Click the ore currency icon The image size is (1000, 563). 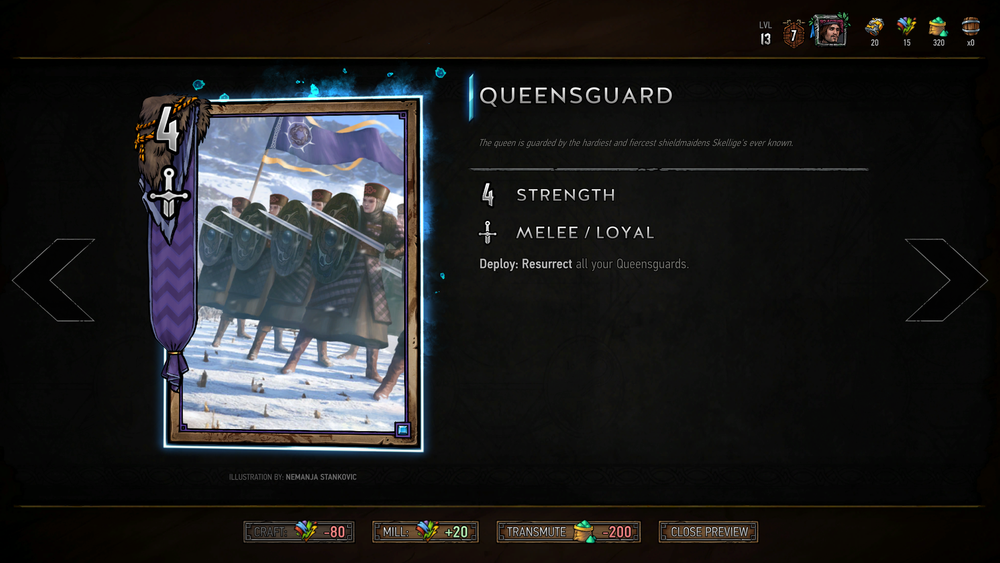click(874, 27)
